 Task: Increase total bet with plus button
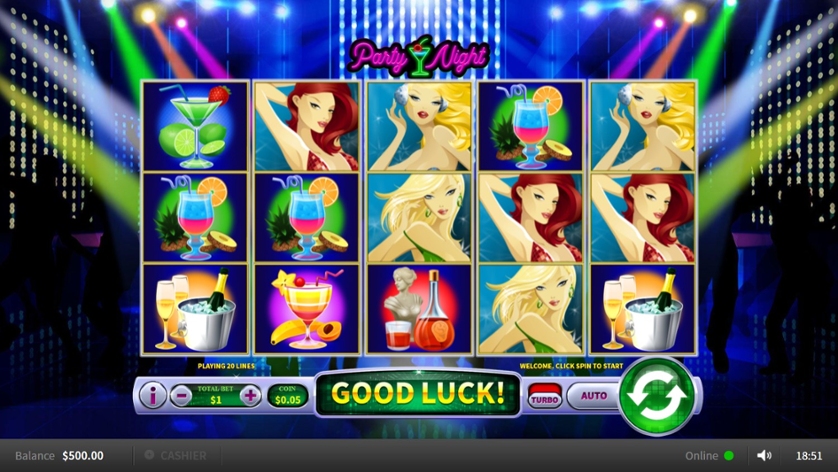[x=250, y=396]
